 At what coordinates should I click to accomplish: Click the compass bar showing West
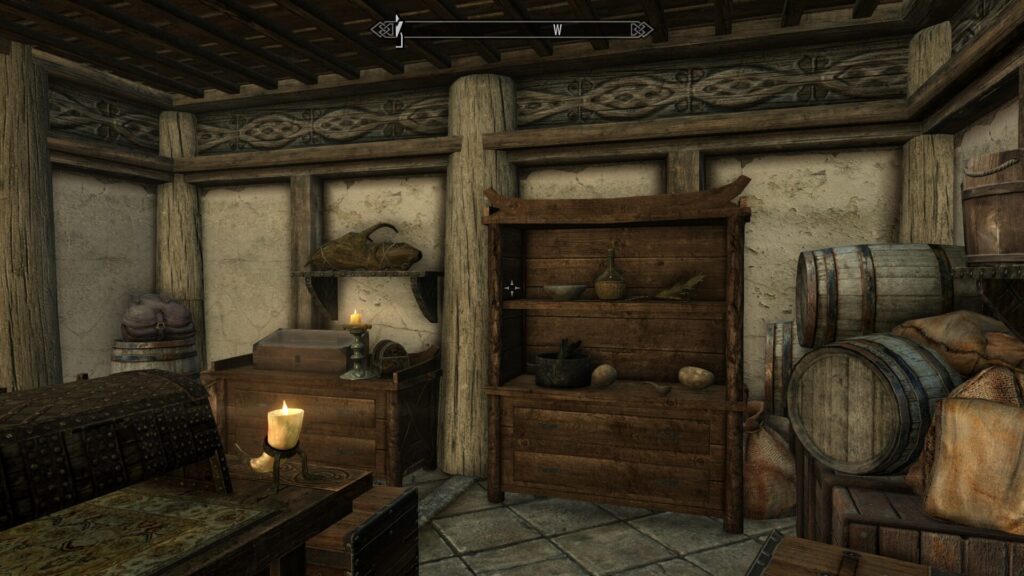tap(512, 29)
